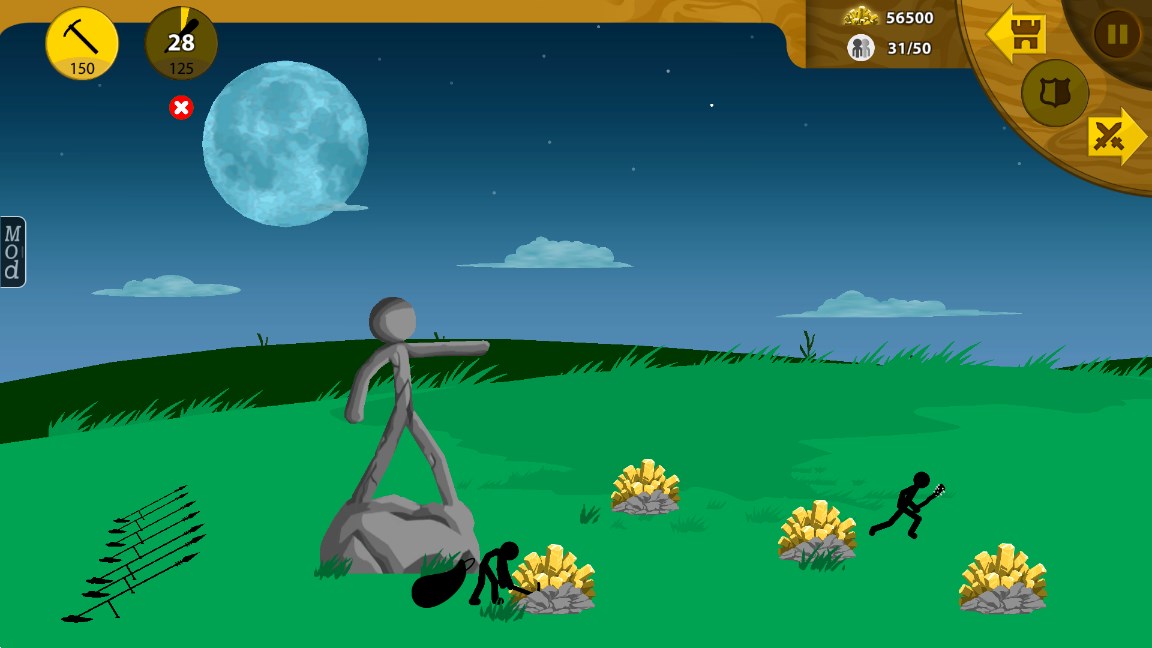The image size is (1152, 648).
Task: Queue a swordwrath club unit
Action: click(x=181, y=43)
